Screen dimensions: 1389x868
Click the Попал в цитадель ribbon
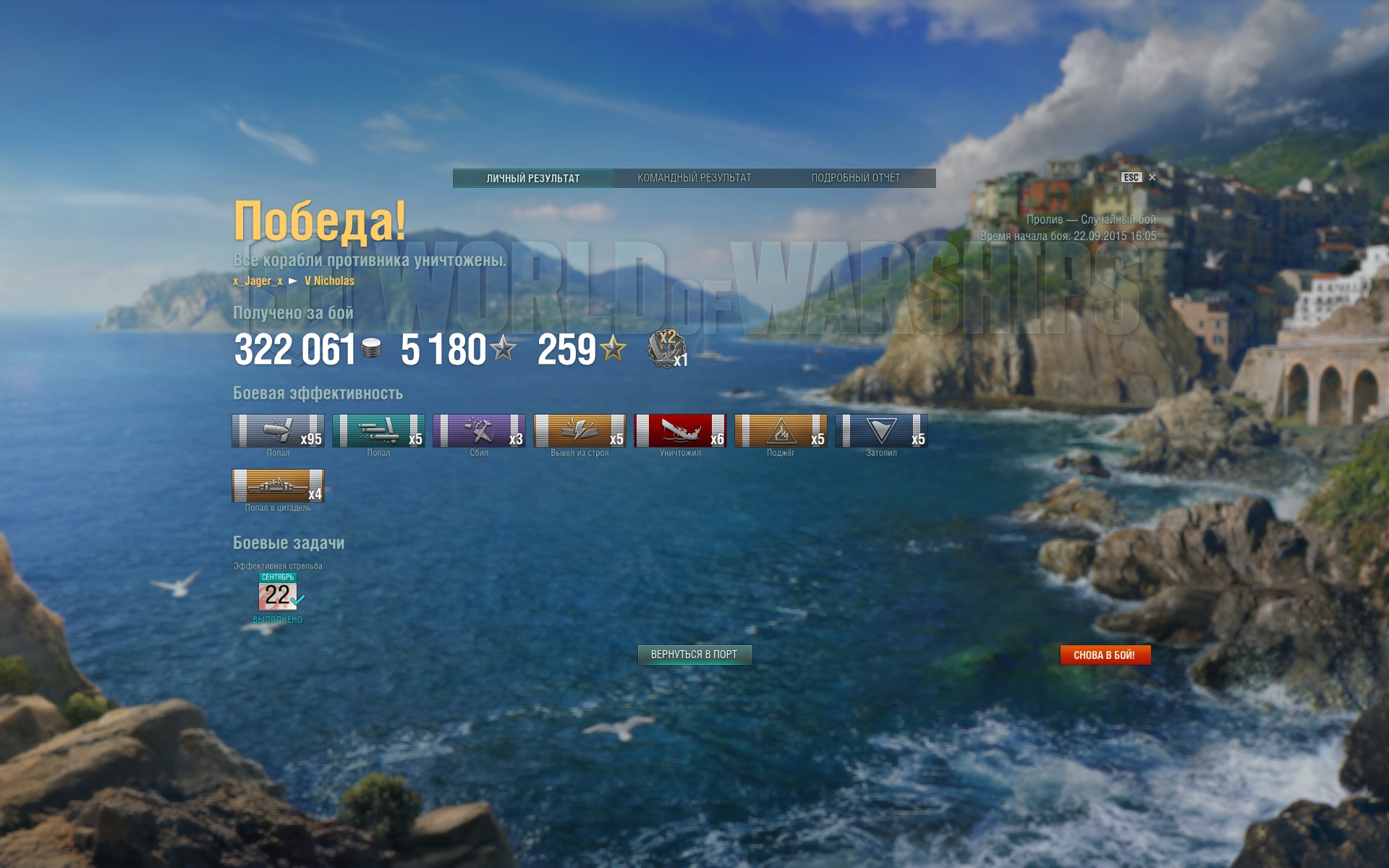coord(278,485)
